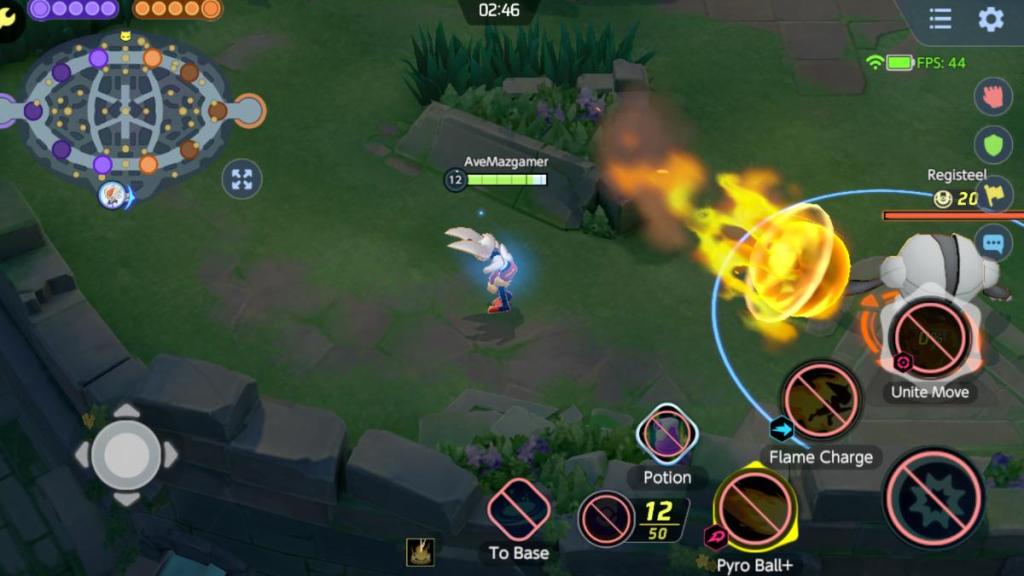
Task: Use the Flame Charge move
Action: (x=820, y=400)
